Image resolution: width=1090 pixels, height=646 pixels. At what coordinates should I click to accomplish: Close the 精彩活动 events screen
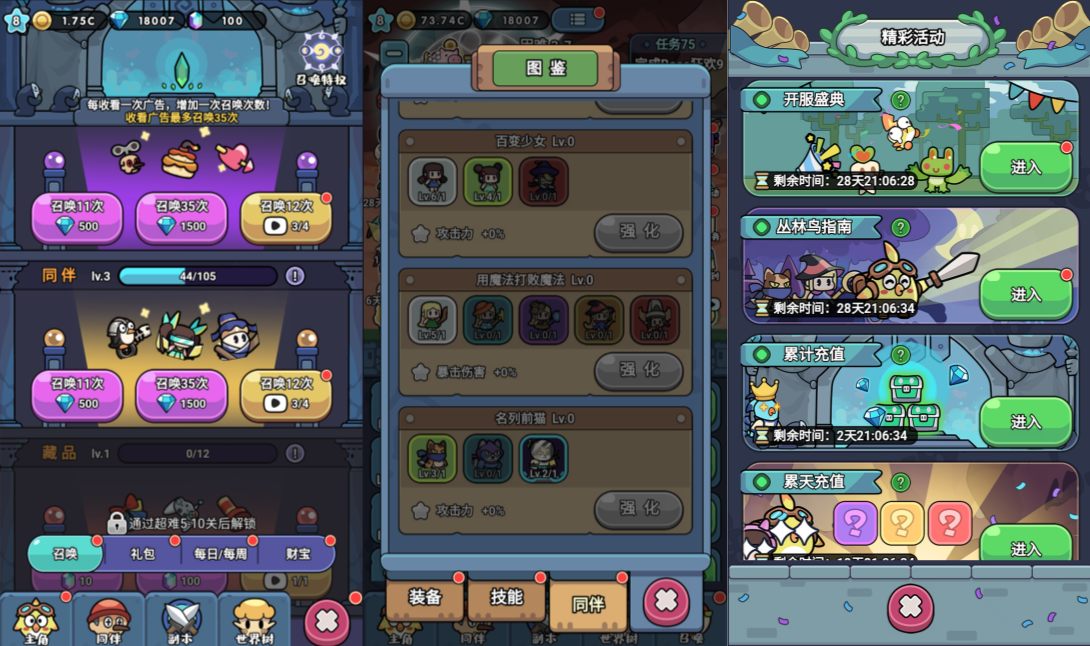[x=910, y=608]
